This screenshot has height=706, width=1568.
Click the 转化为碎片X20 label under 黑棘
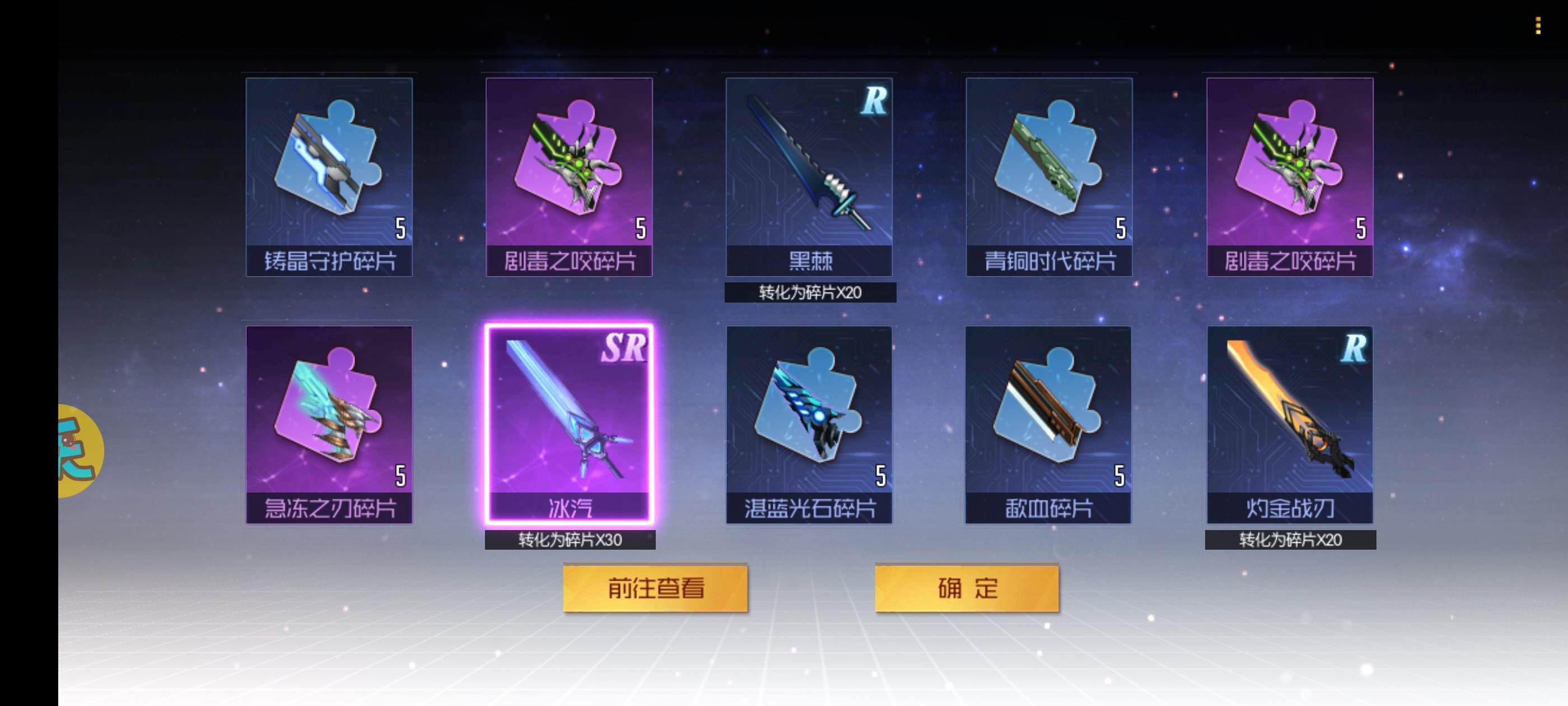point(810,293)
